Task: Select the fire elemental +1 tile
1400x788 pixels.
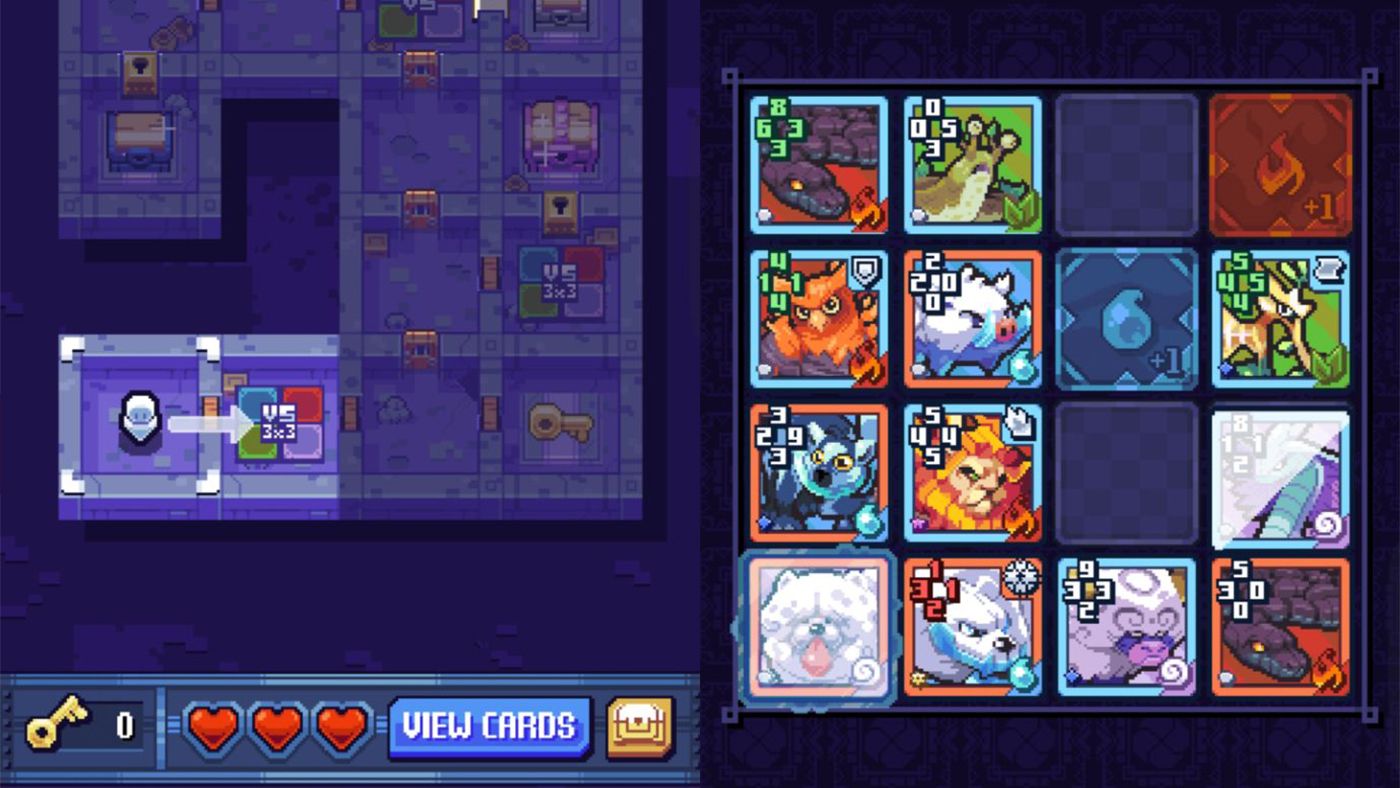Action: pyautogui.click(x=1280, y=165)
